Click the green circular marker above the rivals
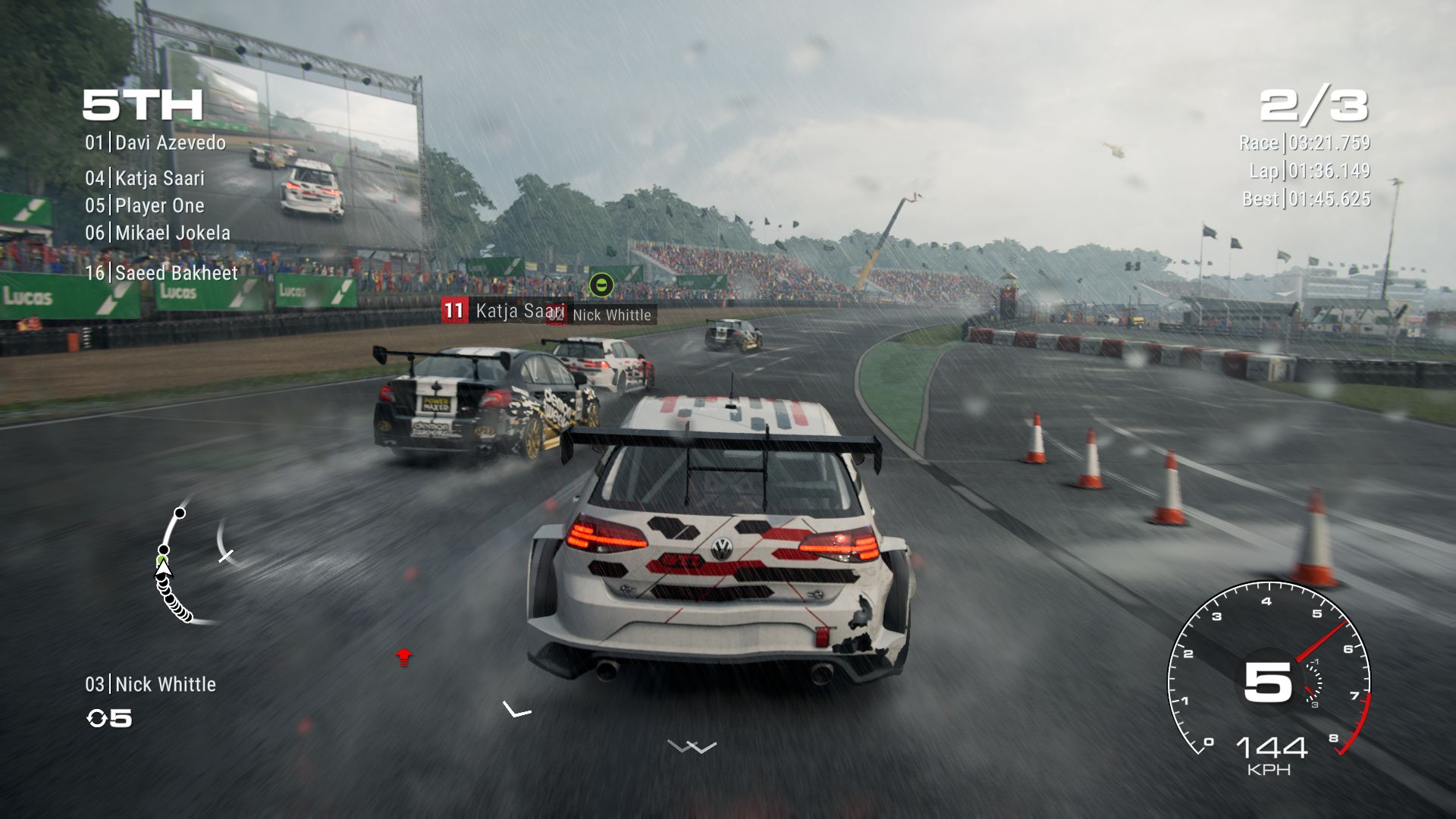 (x=601, y=285)
